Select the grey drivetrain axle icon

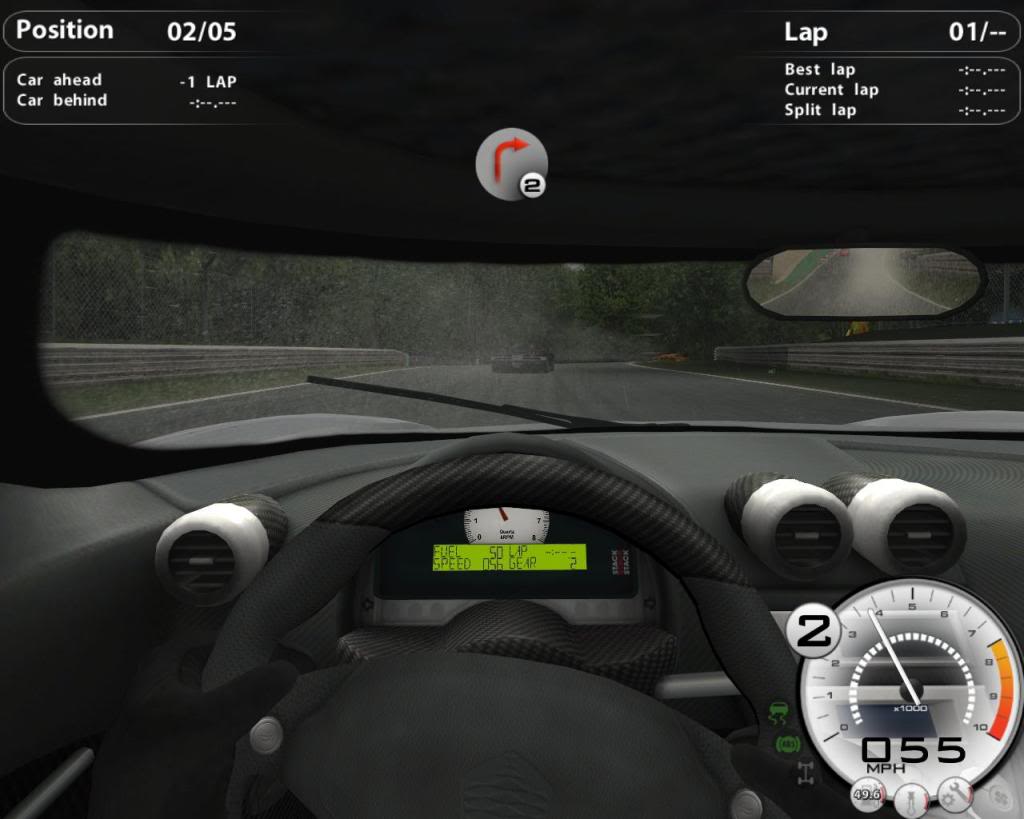click(805, 771)
